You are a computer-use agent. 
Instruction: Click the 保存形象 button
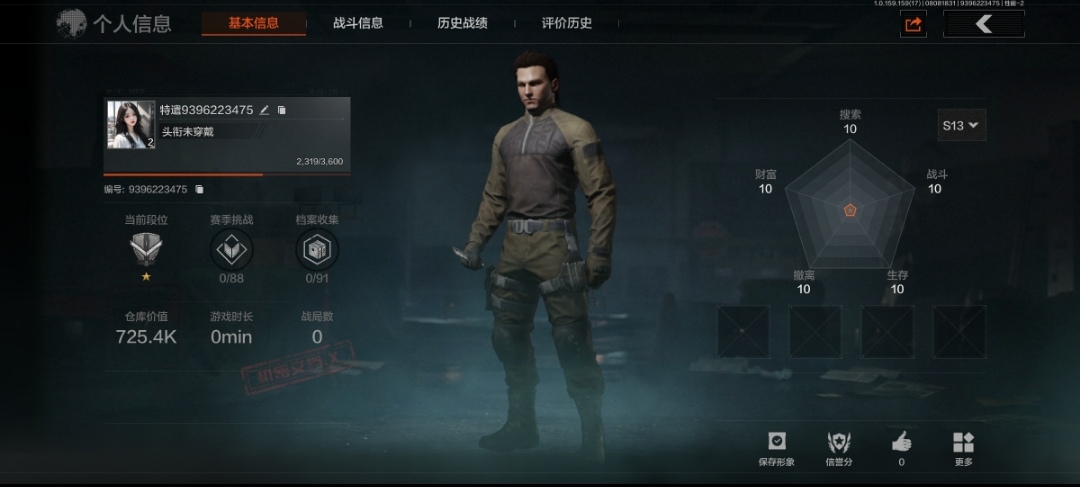pos(776,448)
